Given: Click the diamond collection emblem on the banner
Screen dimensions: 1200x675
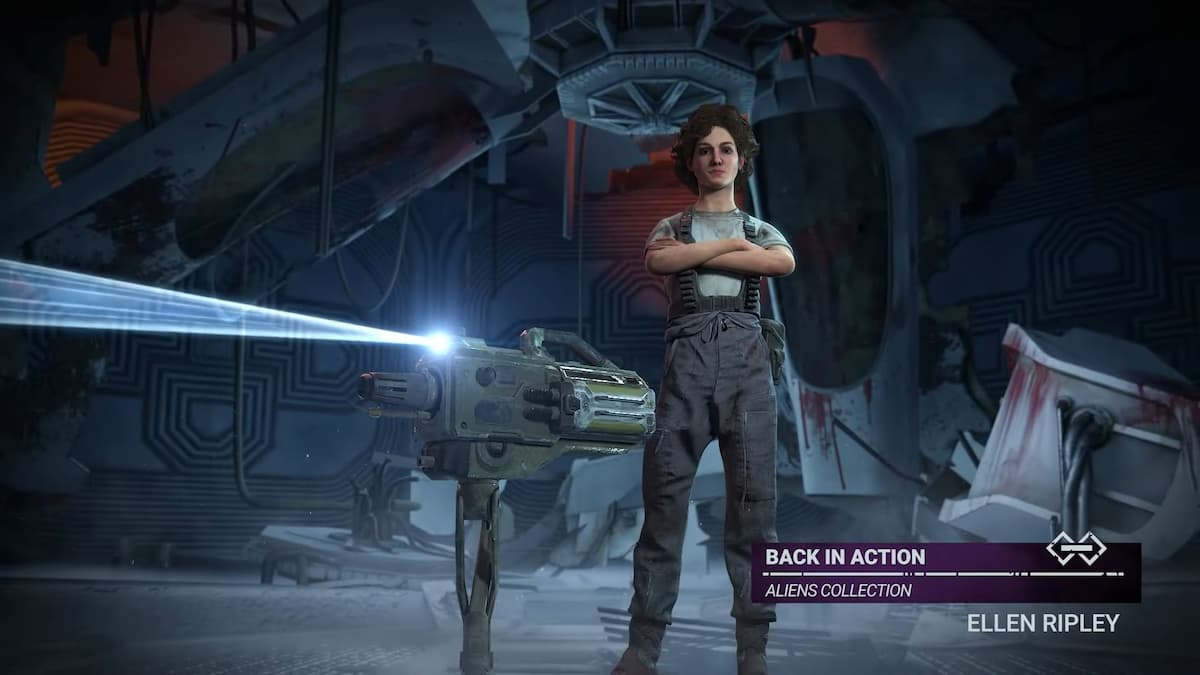Looking at the screenshot, I should tap(1074, 547).
